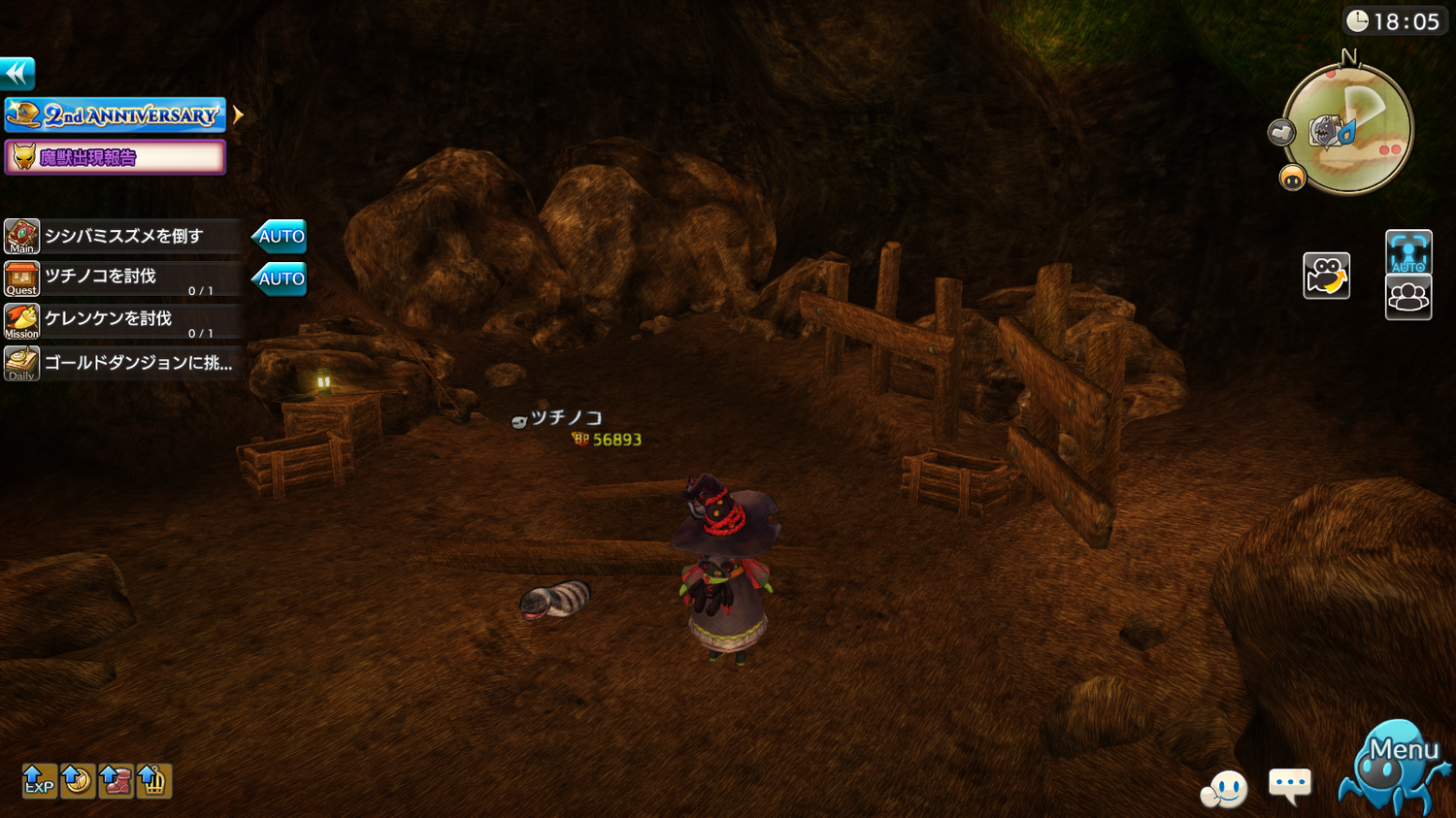Open the ケレンケンを討伐 mission entry
The width and height of the screenshot is (1456, 818).
tap(122, 321)
